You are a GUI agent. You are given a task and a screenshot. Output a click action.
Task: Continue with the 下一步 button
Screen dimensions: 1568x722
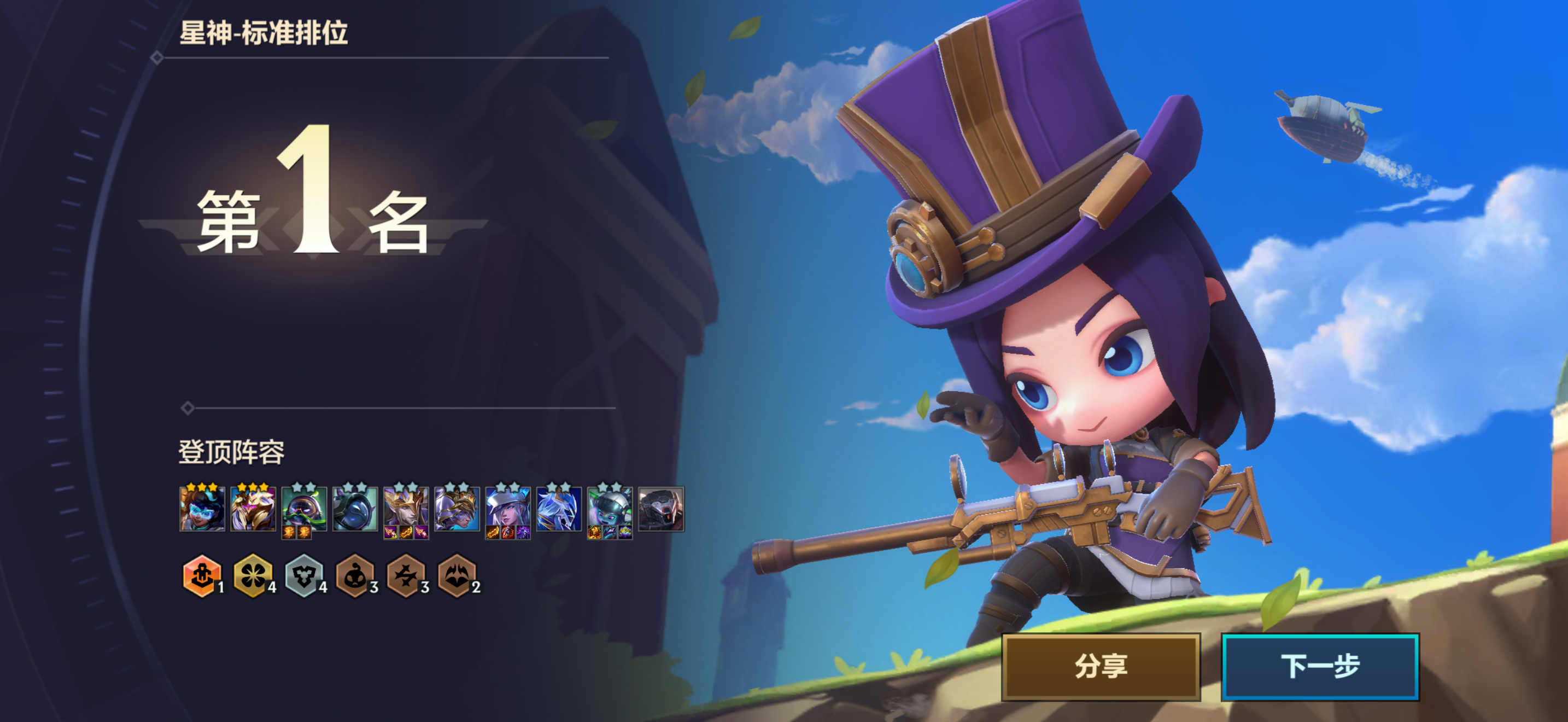click(x=1320, y=667)
